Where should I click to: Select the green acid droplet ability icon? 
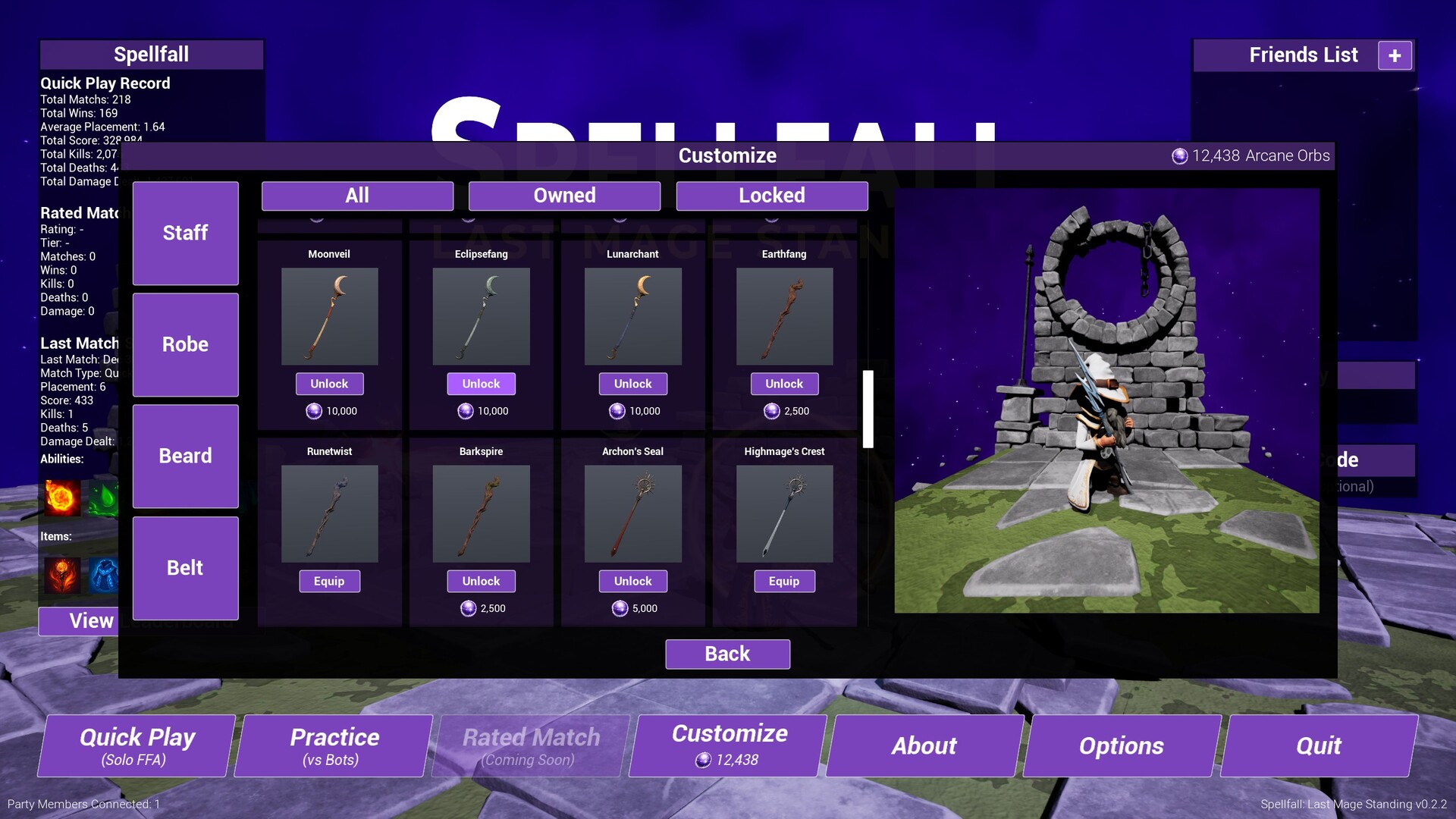coord(104,498)
